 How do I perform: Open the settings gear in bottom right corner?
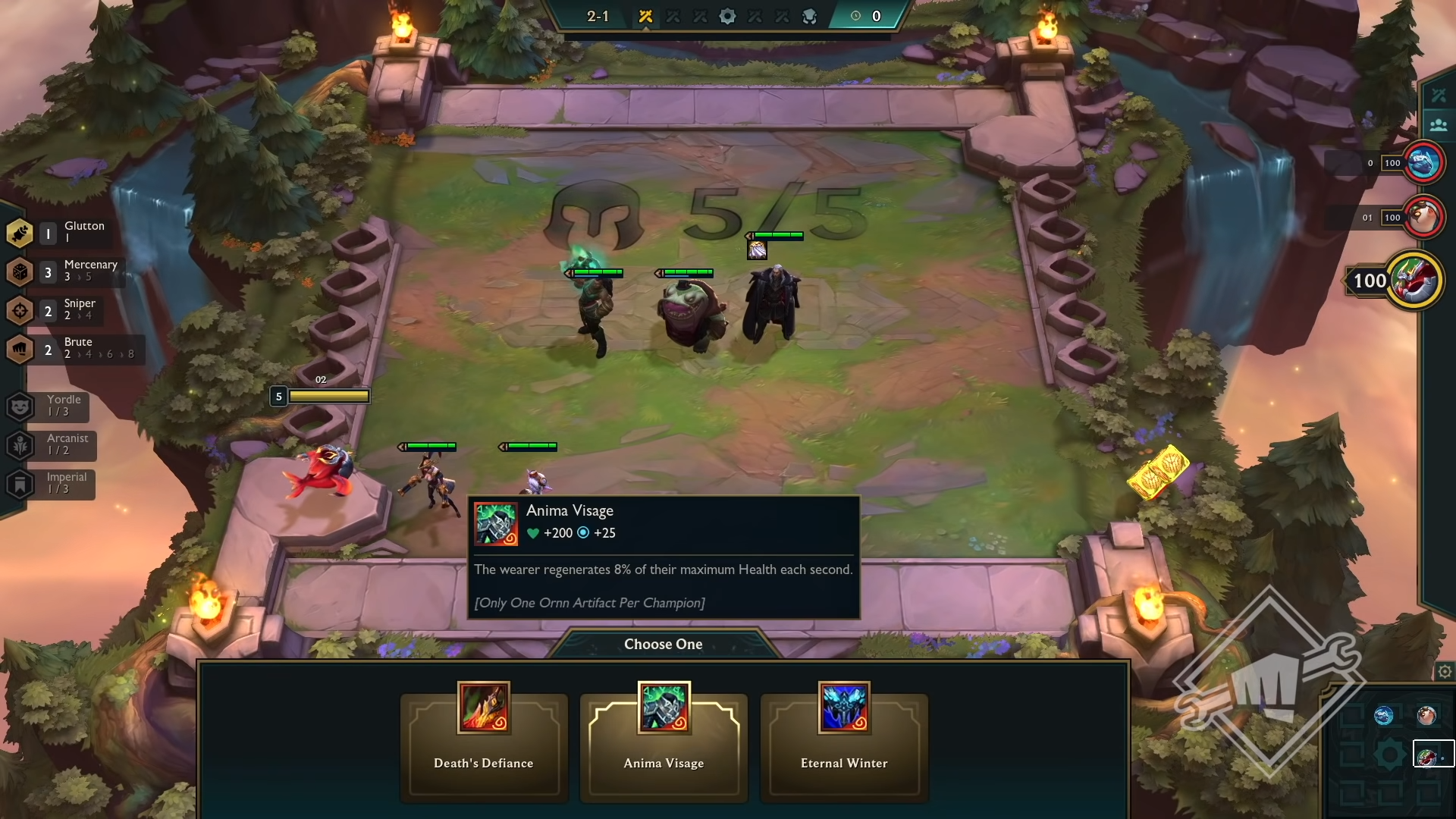point(1444,671)
